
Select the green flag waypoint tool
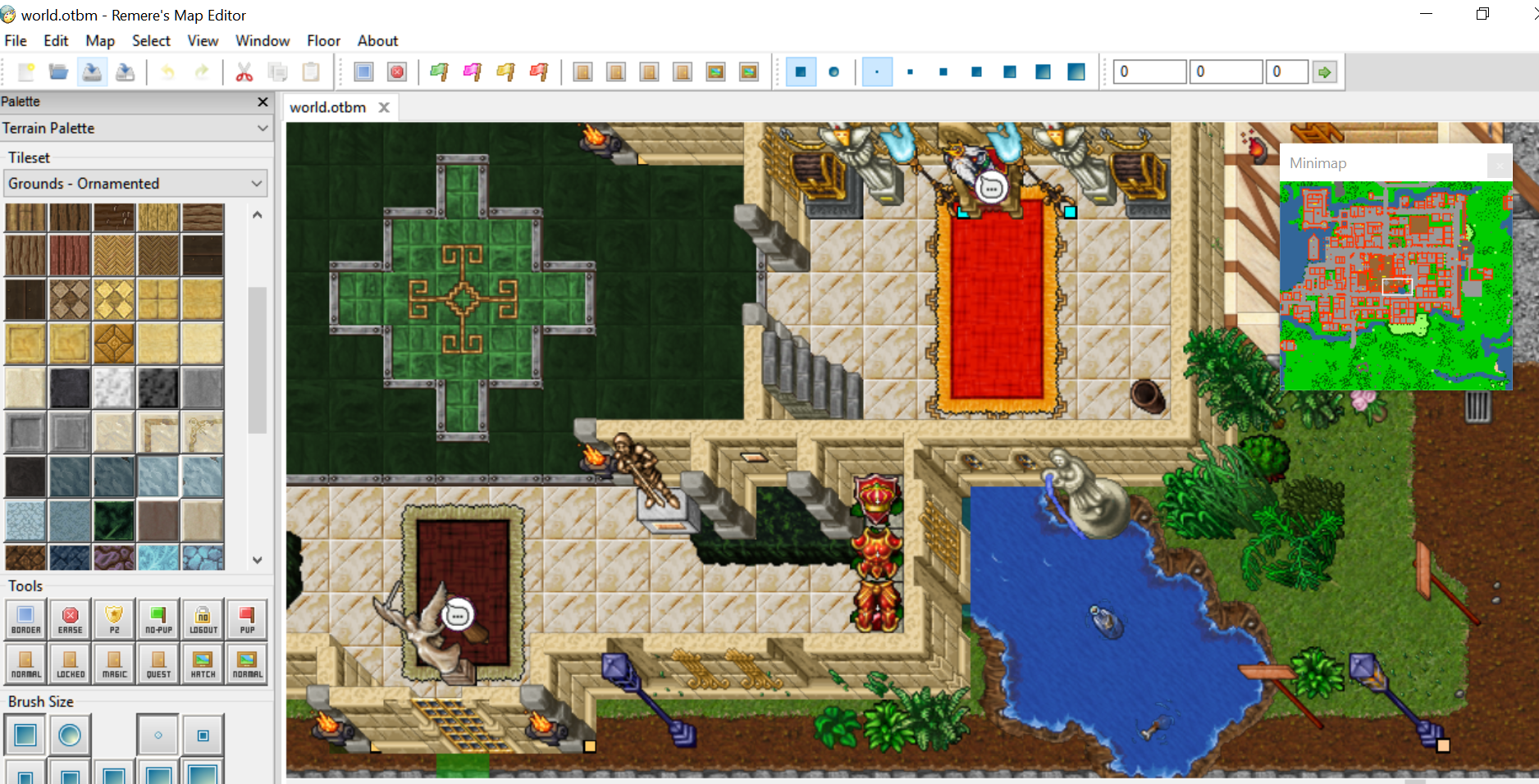[439, 71]
